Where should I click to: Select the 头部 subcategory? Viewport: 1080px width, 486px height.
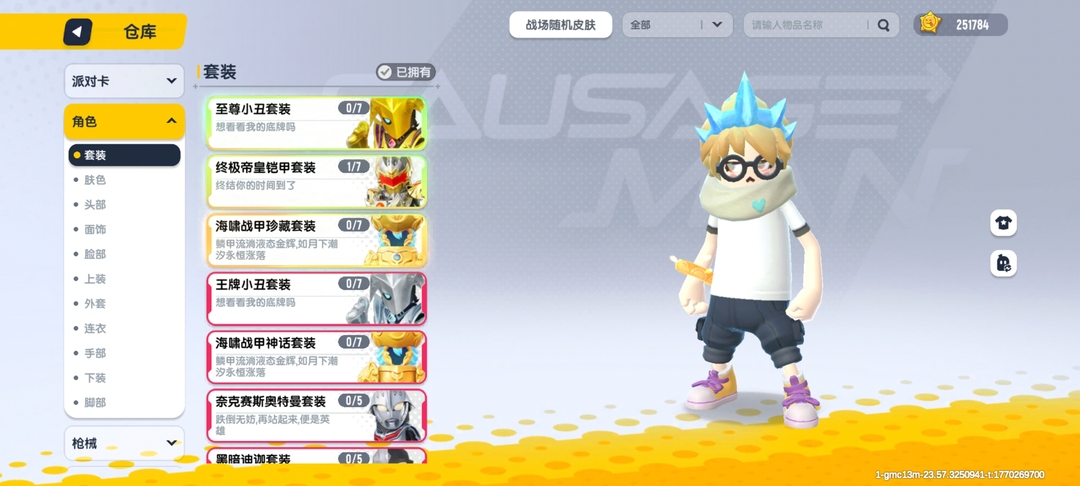click(95, 205)
